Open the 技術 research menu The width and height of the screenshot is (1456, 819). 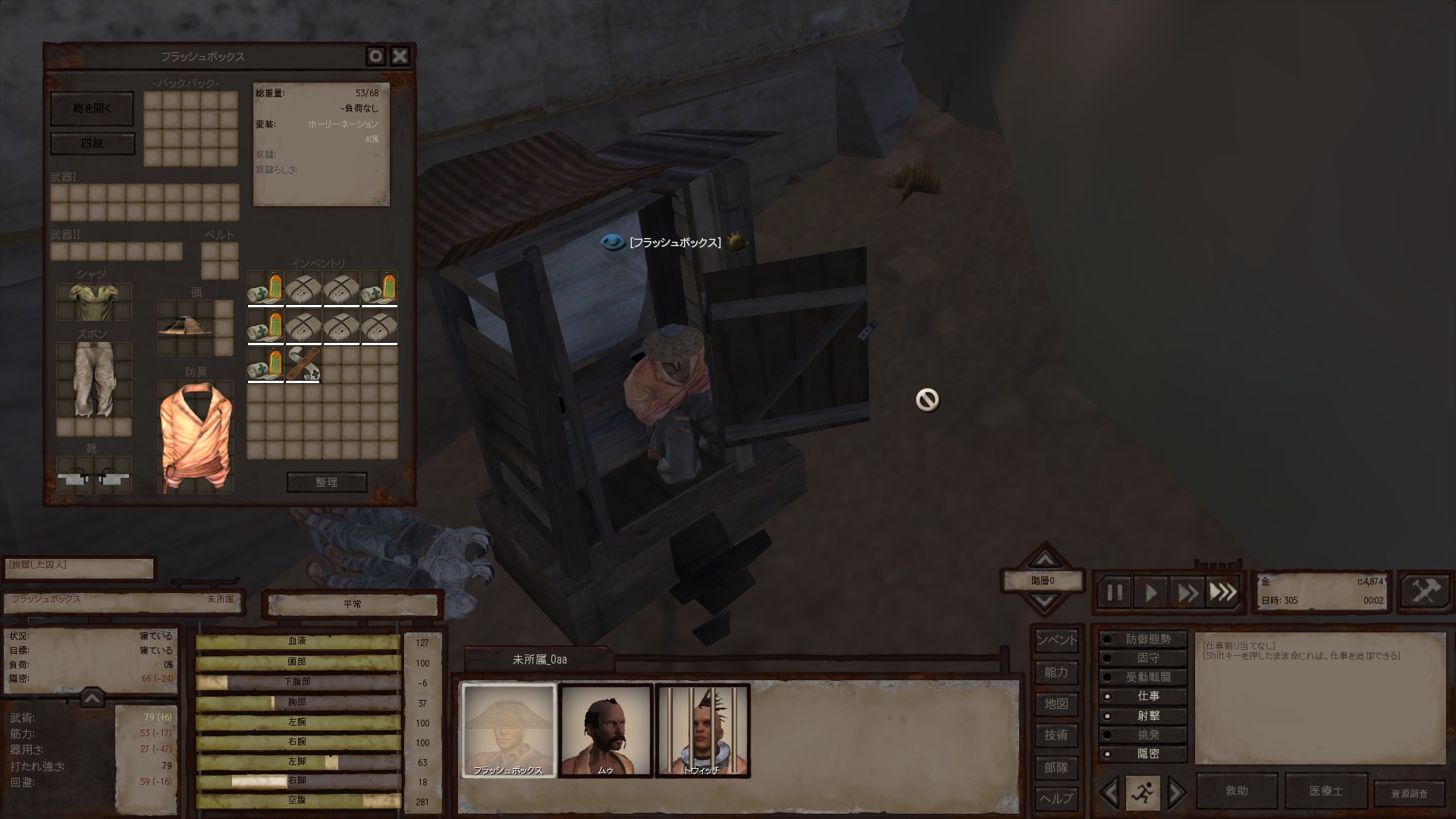click(x=1056, y=736)
